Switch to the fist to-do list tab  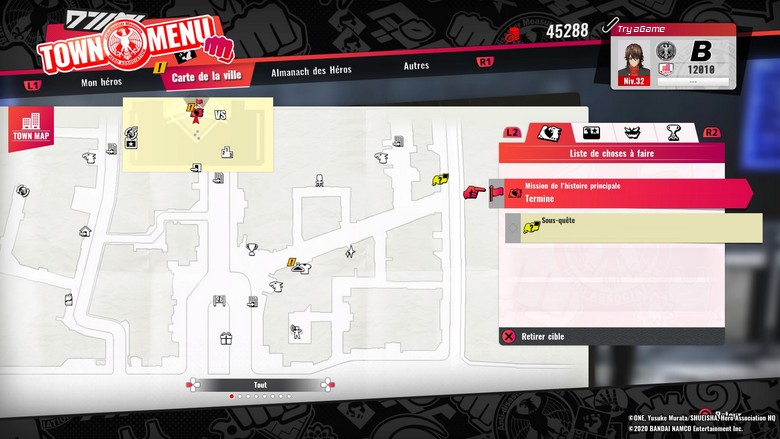pyautogui.click(x=548, y=132)
